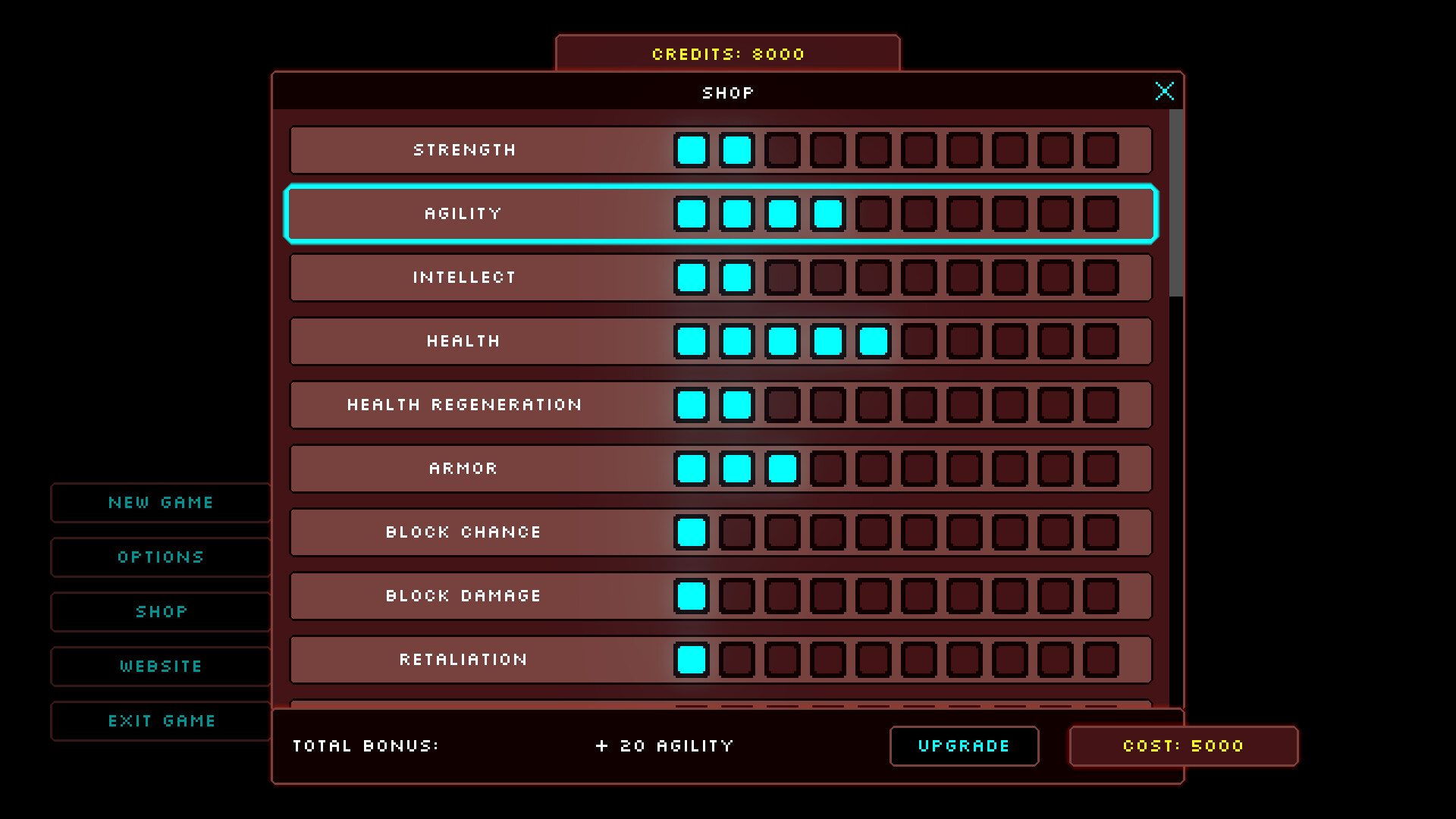Click the single filled pip on Block Chance
The width and height of the screenshot is (1456, 819).
pyautogui.click(x=692, y=532)
